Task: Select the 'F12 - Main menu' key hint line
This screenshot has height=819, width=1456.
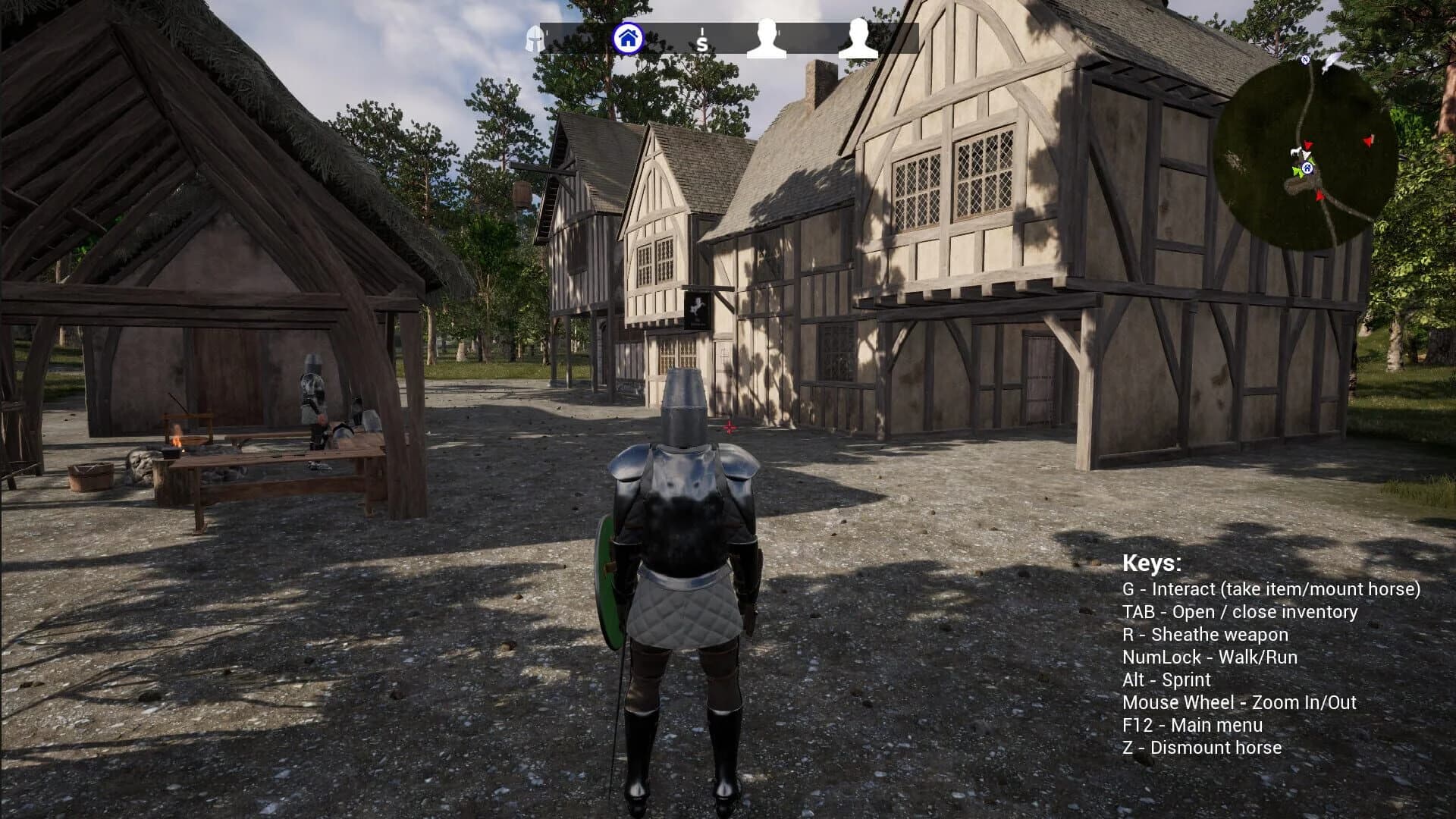Action: click(x=1192, y=725)
